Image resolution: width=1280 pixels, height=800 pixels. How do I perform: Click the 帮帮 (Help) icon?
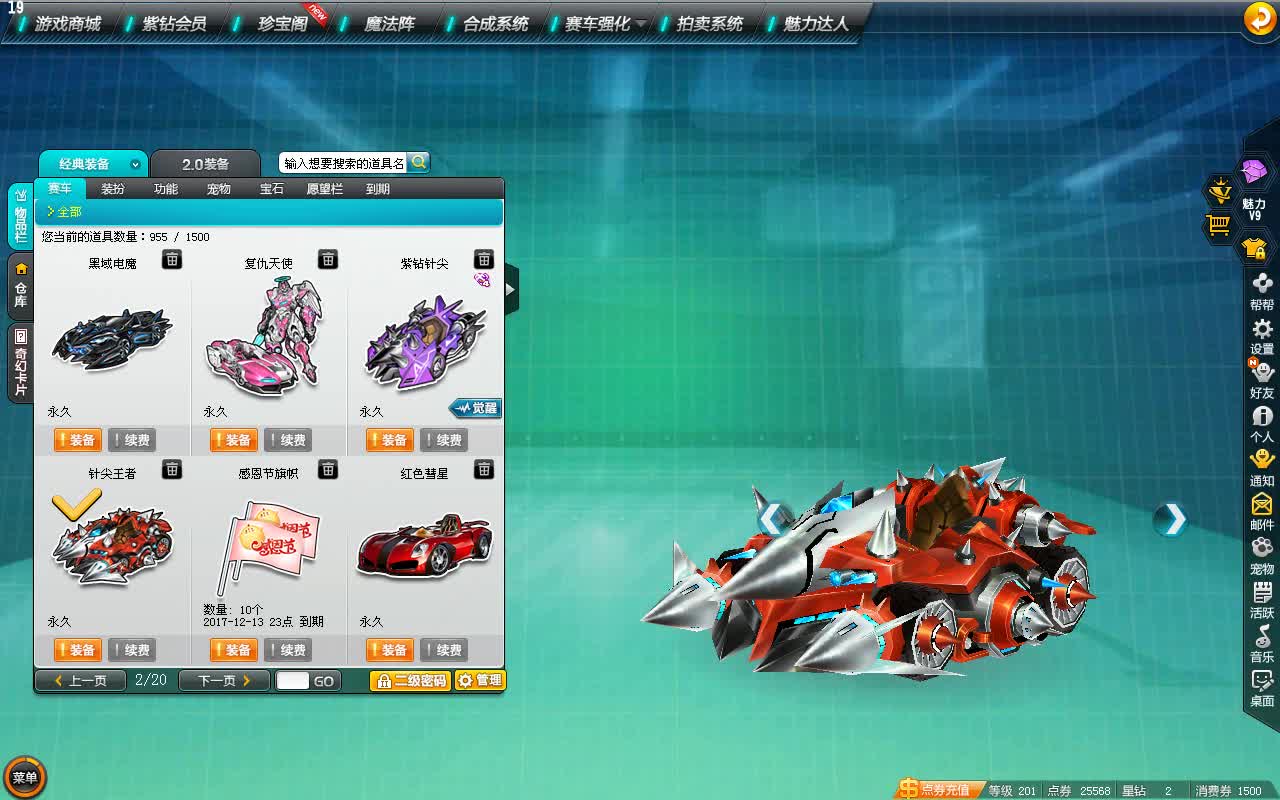pos(1261,285)
